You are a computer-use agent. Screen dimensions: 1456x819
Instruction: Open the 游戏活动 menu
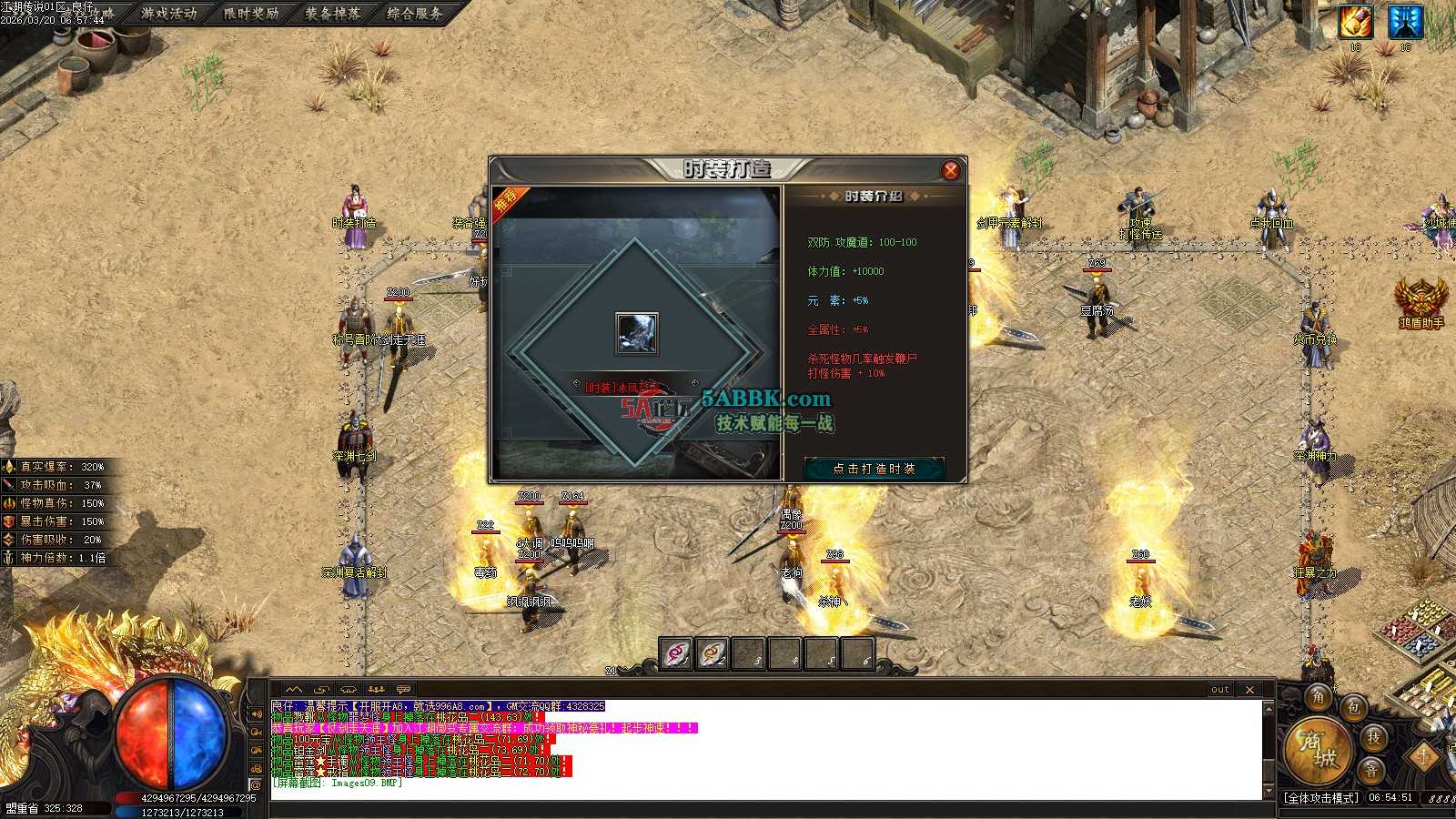(x=169, y=14)
